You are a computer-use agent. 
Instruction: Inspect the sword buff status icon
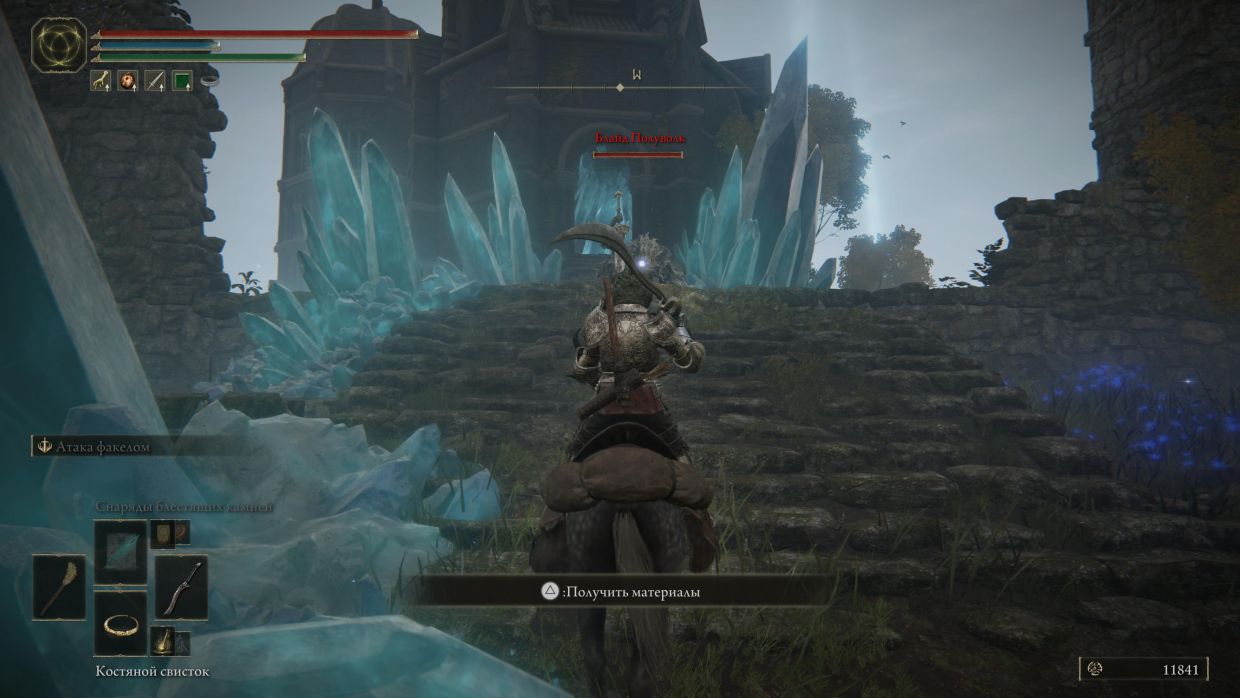154,81
